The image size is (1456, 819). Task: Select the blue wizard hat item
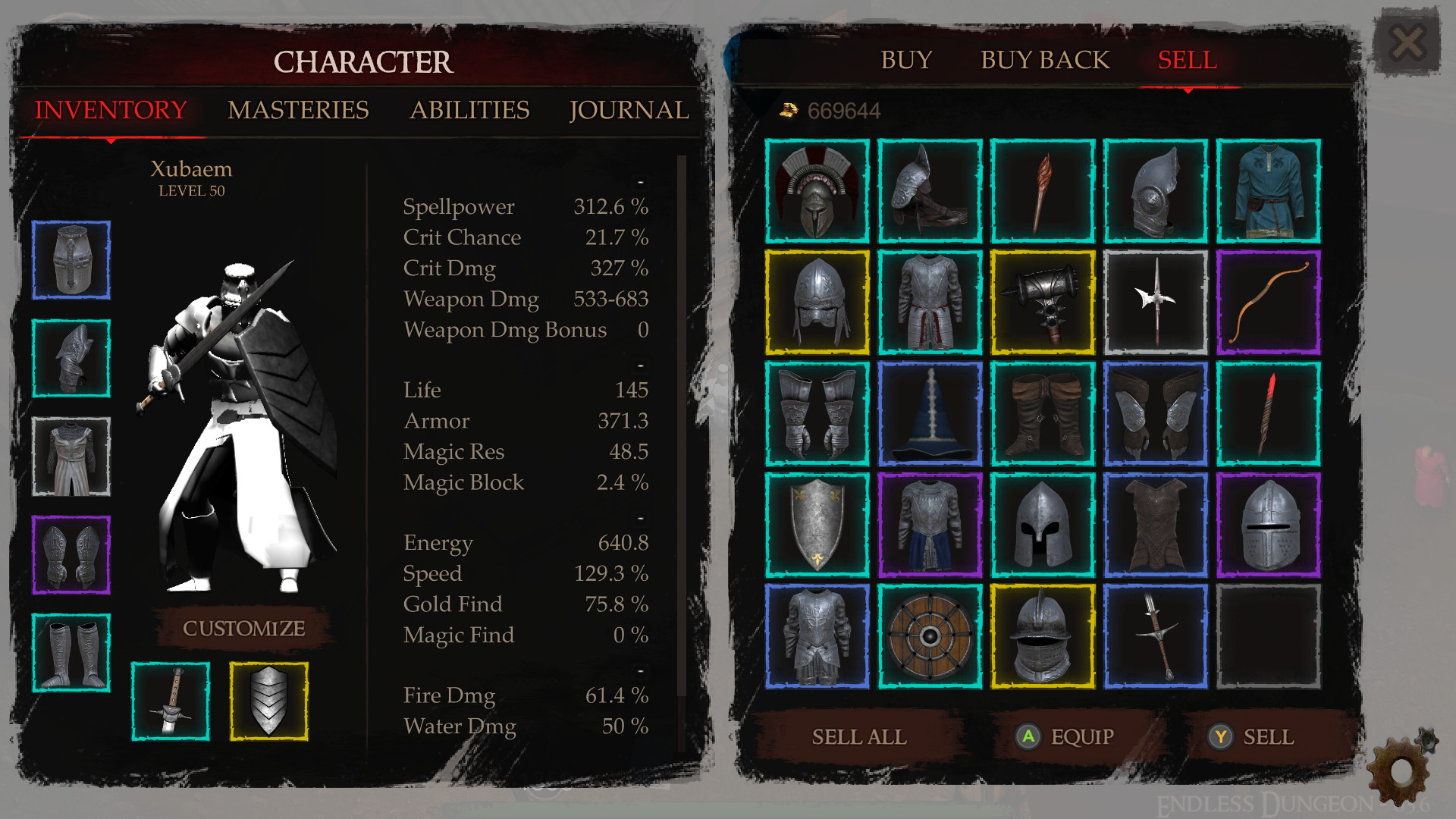930,413
